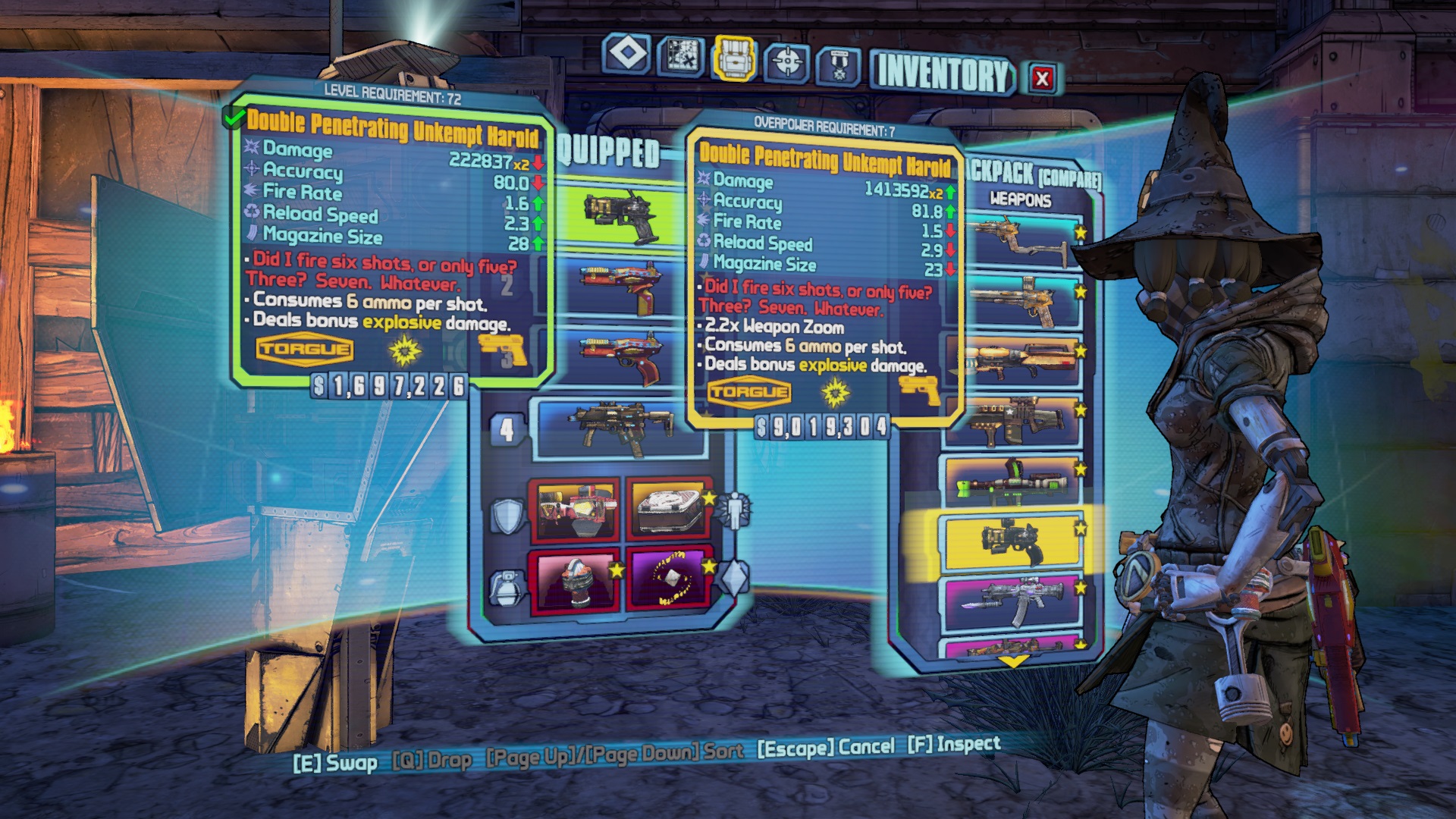Show the Badass Rank medal tab
This screenshot has width=1456, height=819.
point(838,66)
